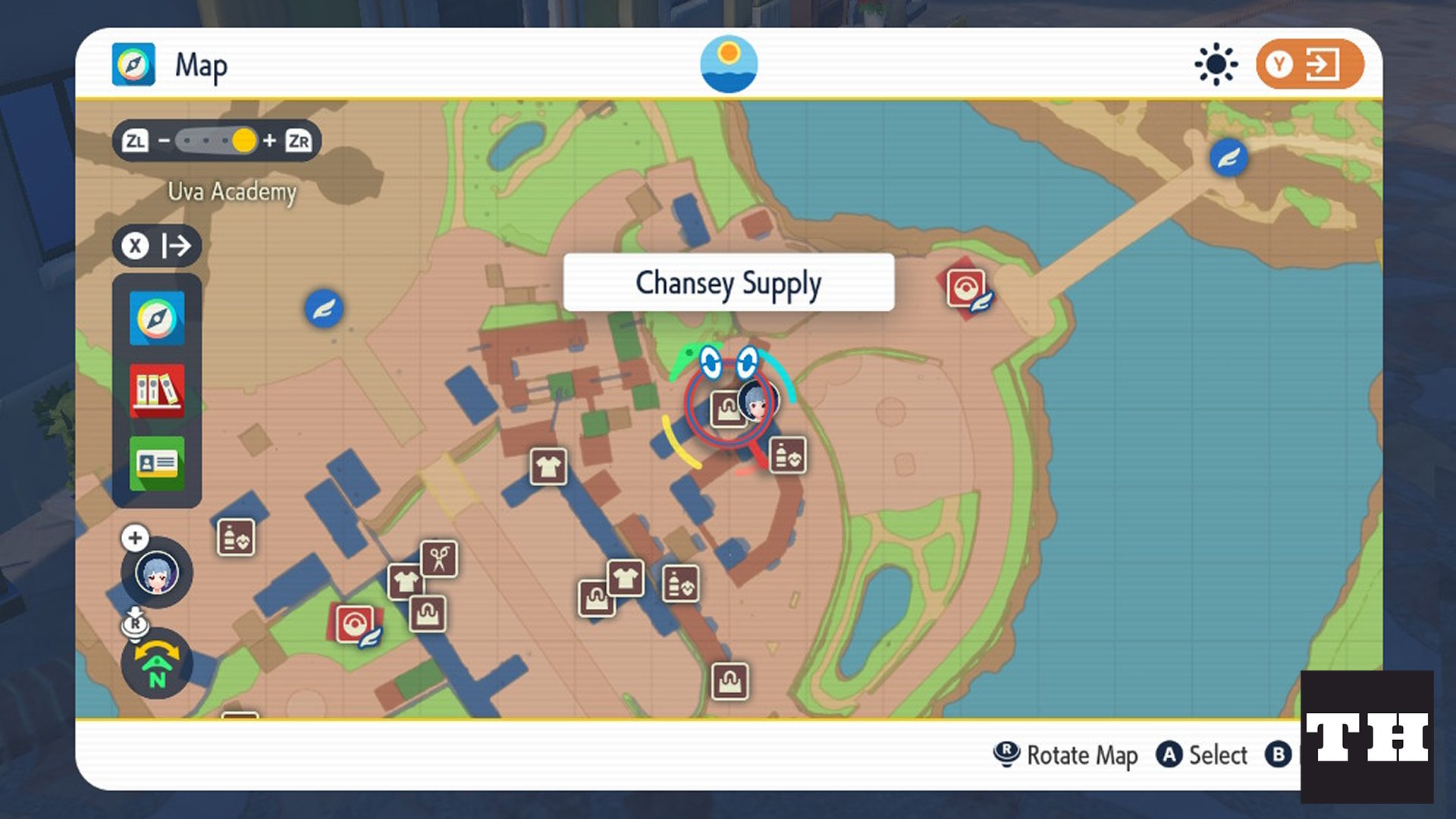Open the green Profile card app
The image size is (1456, 819).
click(x=156, y=463)
